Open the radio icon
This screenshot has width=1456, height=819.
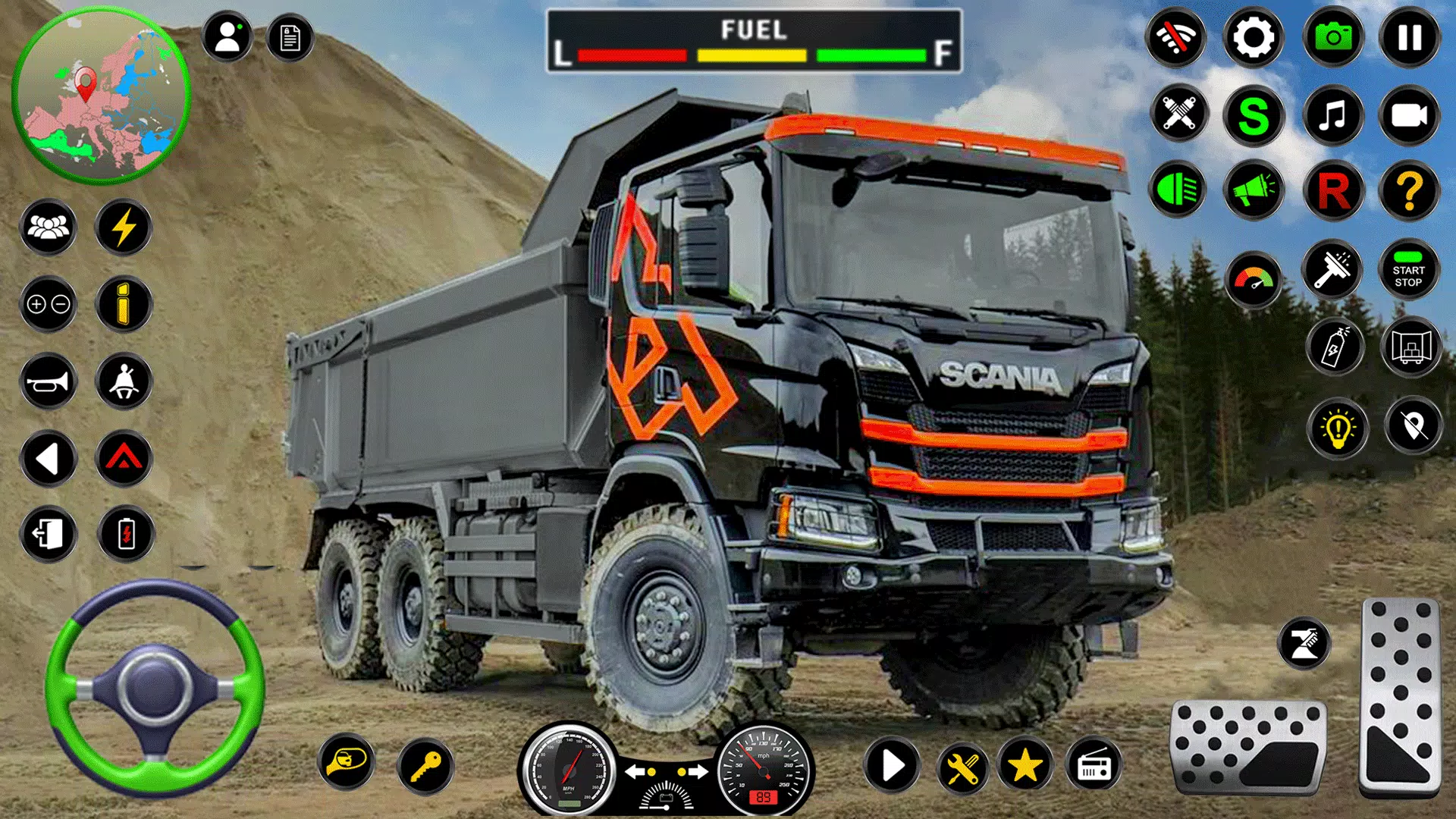pyautogui.click(x=1093, y=766)
